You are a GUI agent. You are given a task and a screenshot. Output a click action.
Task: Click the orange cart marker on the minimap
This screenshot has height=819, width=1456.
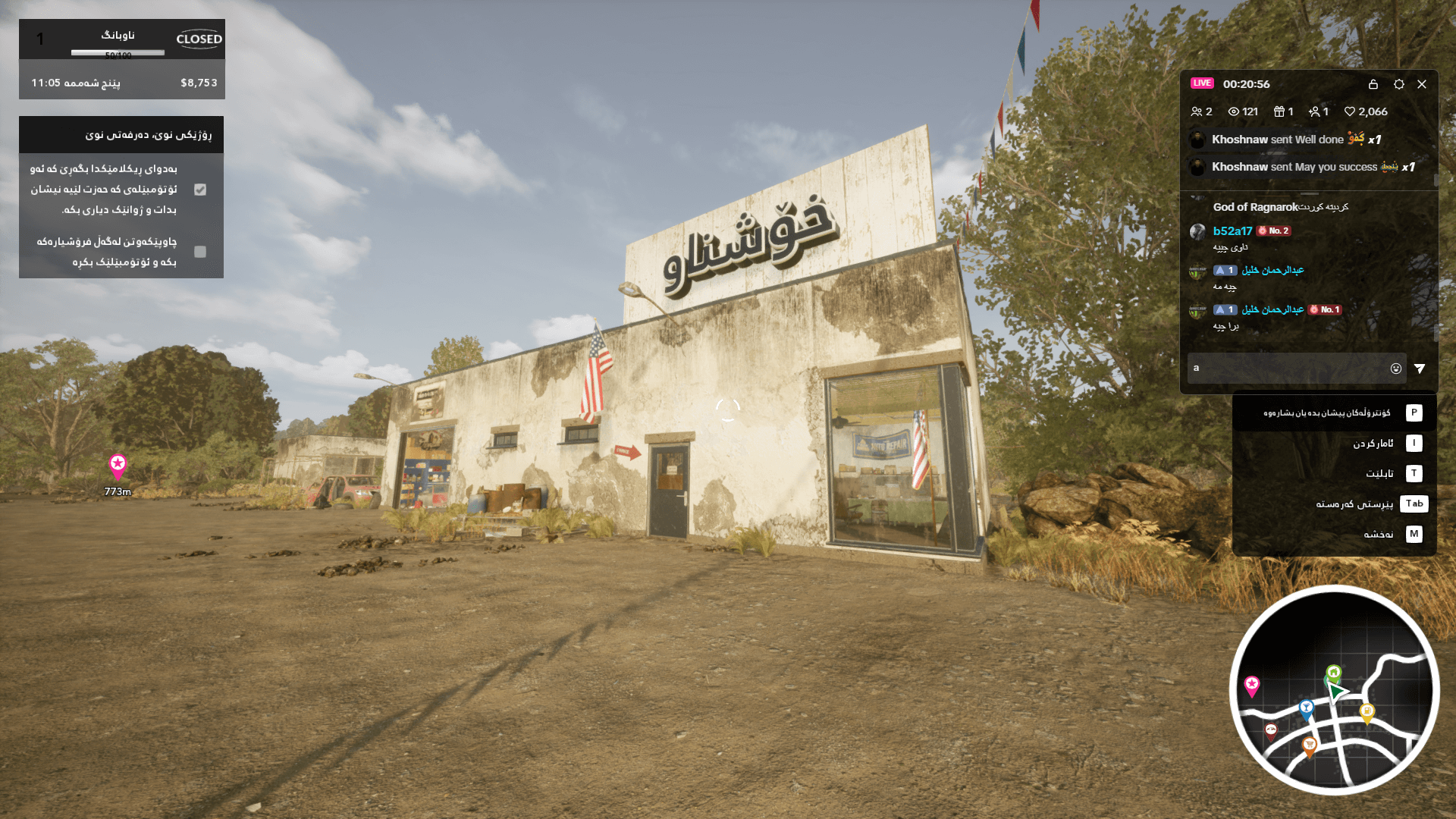coord(1310,743)
